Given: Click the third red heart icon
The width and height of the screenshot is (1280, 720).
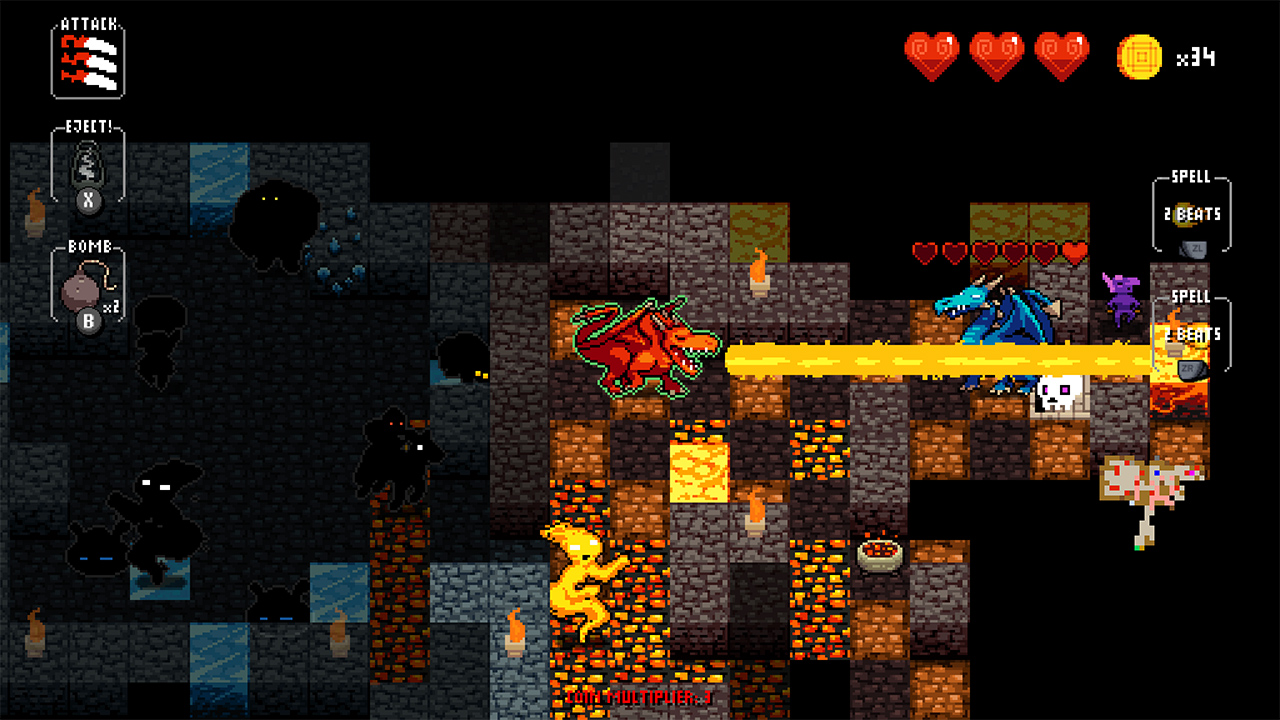Looking at the screenshot, I should (1059, 57).
